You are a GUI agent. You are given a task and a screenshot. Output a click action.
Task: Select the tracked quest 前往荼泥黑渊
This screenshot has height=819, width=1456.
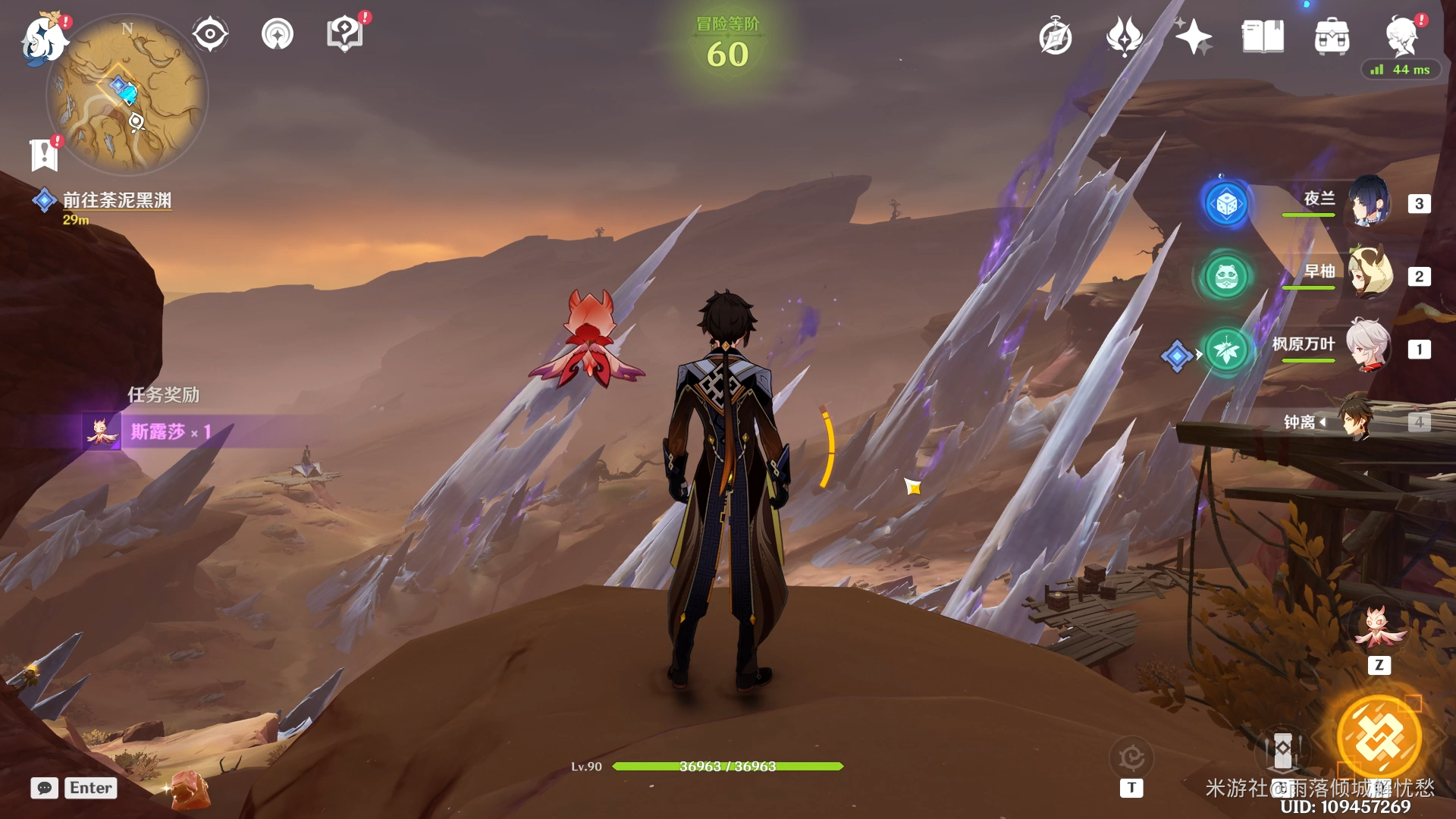(x=116, y=200)
